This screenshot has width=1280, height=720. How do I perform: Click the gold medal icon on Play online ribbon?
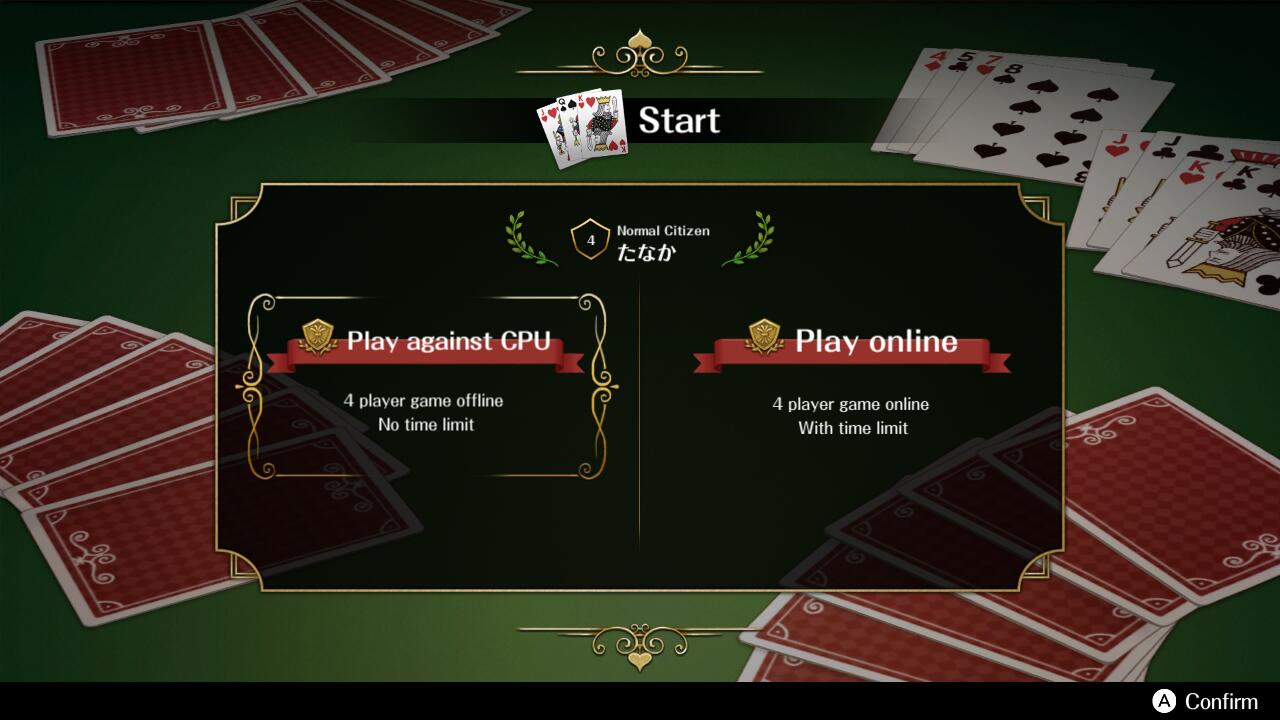click(x=766, y=333)
